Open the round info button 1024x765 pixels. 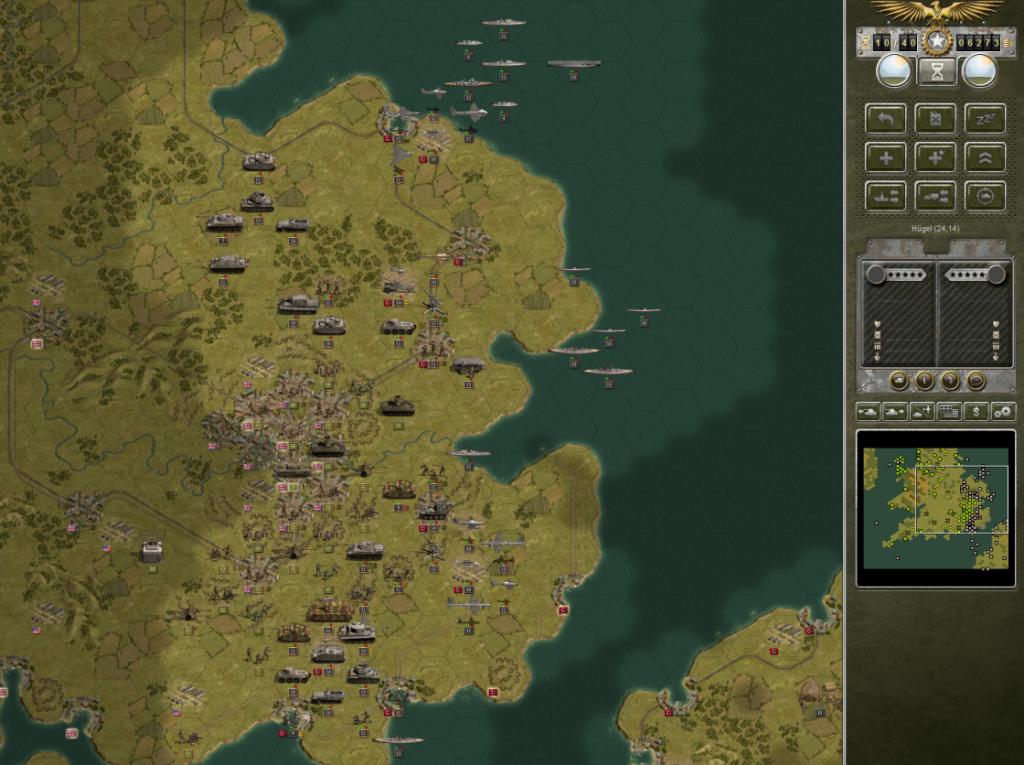(924, 380)
